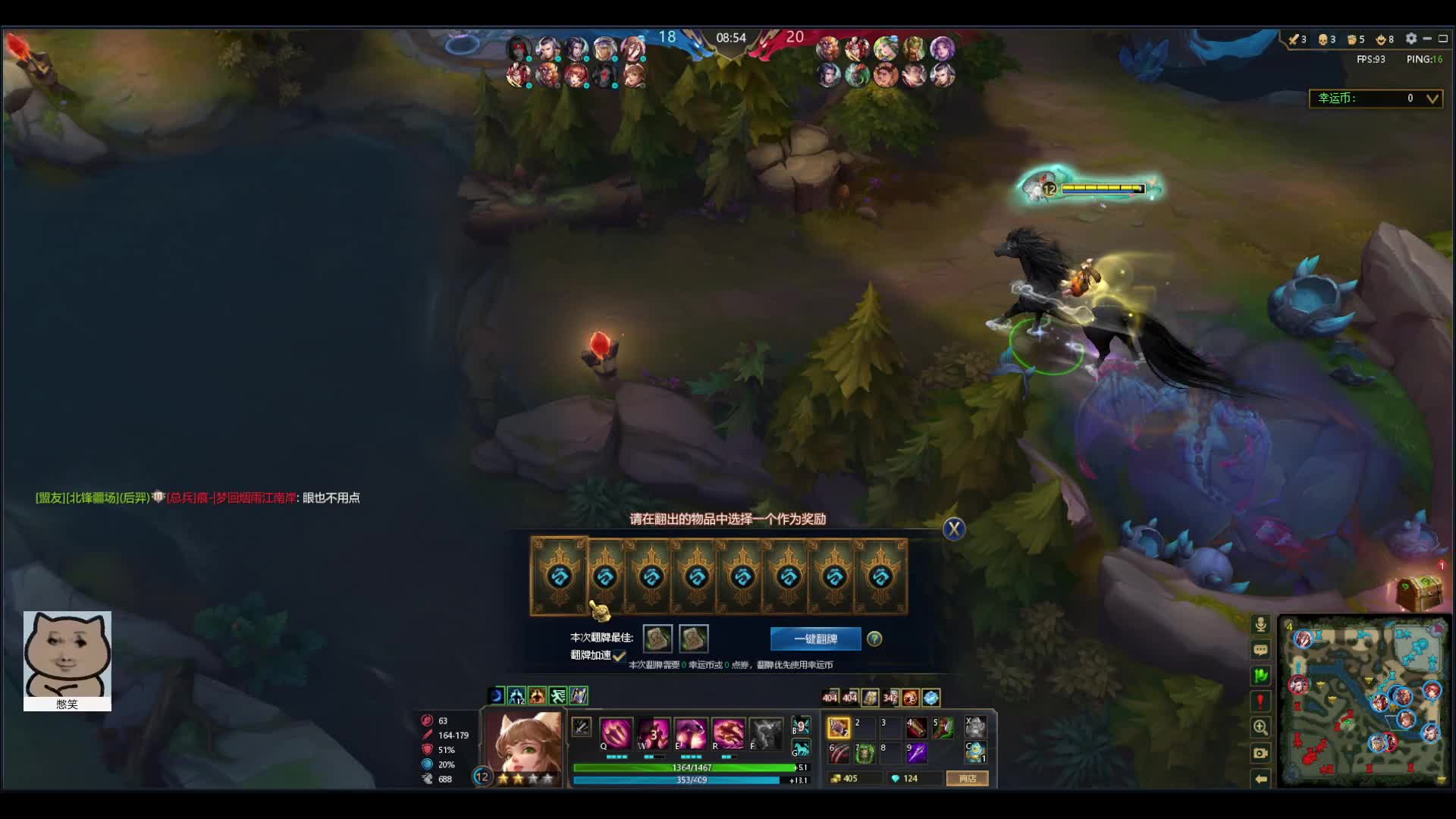Click the green flag signal button
The height and width of the screenshot is (819, 1456).
[1260, 676]
